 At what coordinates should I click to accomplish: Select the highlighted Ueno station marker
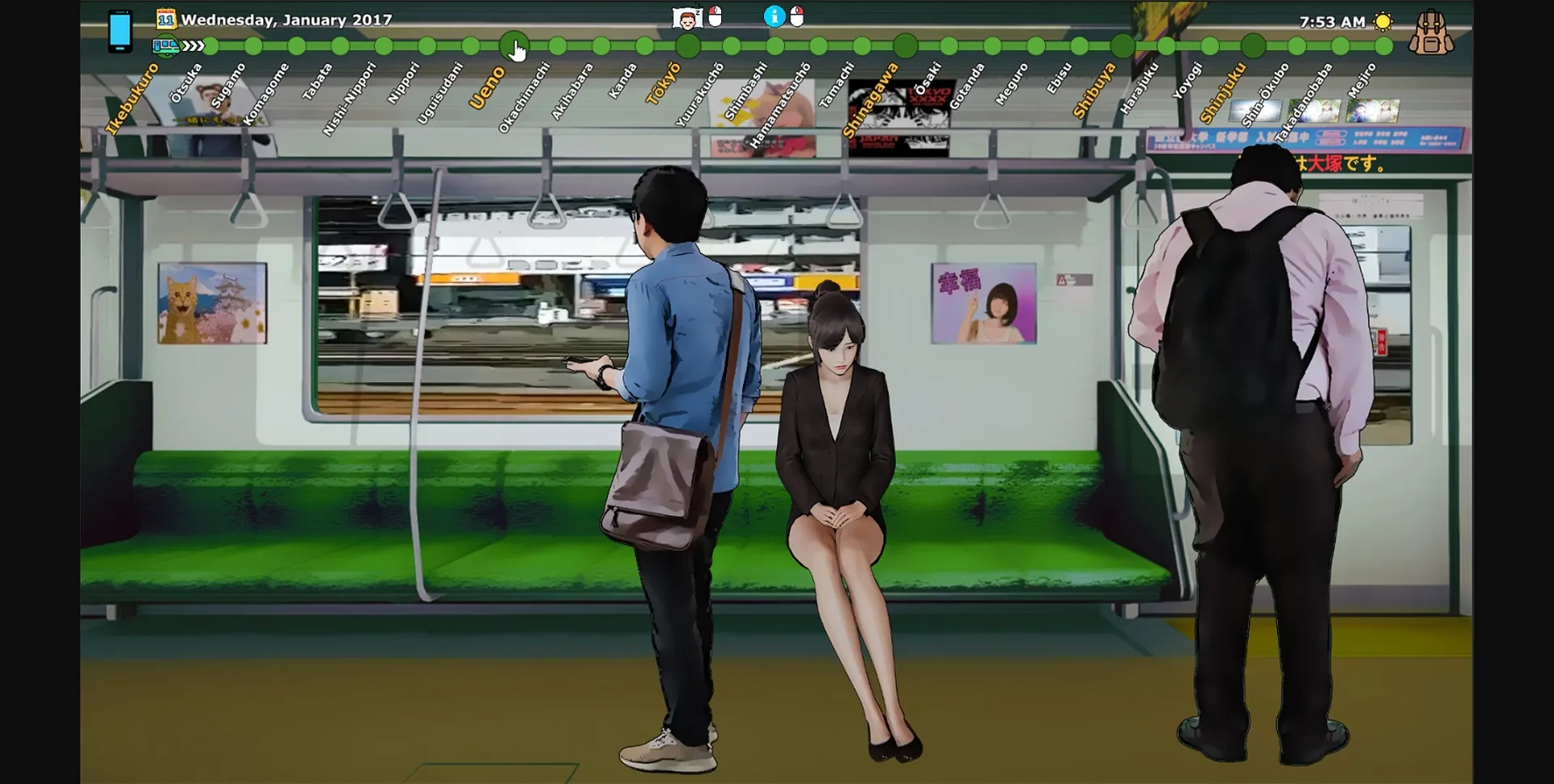(x=513, y=46)
